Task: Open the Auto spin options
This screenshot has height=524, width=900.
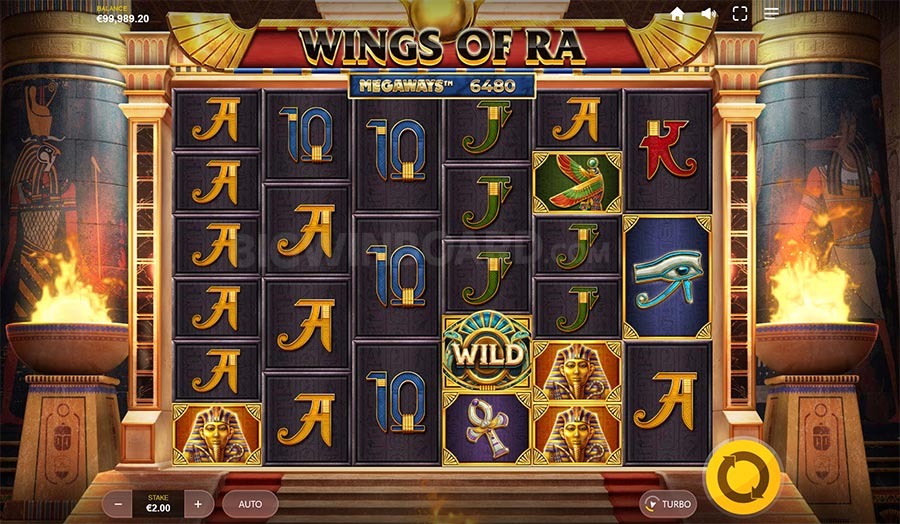Action: tap(250, 504)
